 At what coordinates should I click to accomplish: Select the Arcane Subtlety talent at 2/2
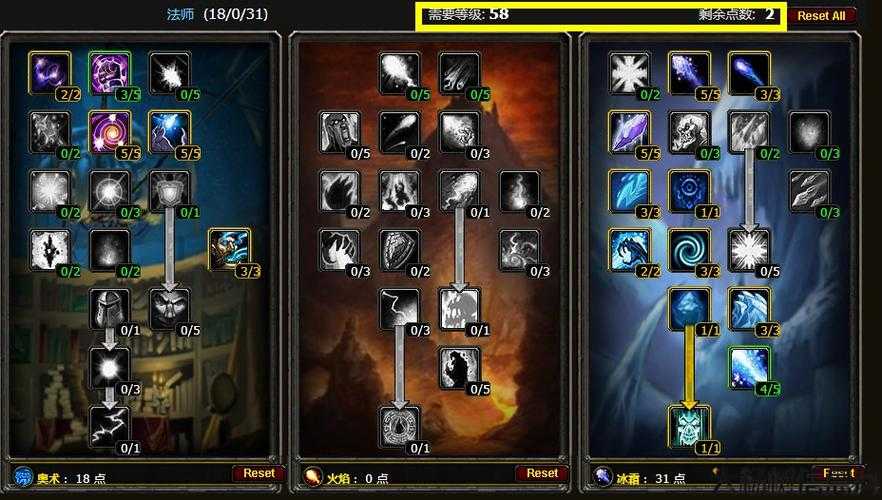(x=49, y=73)
